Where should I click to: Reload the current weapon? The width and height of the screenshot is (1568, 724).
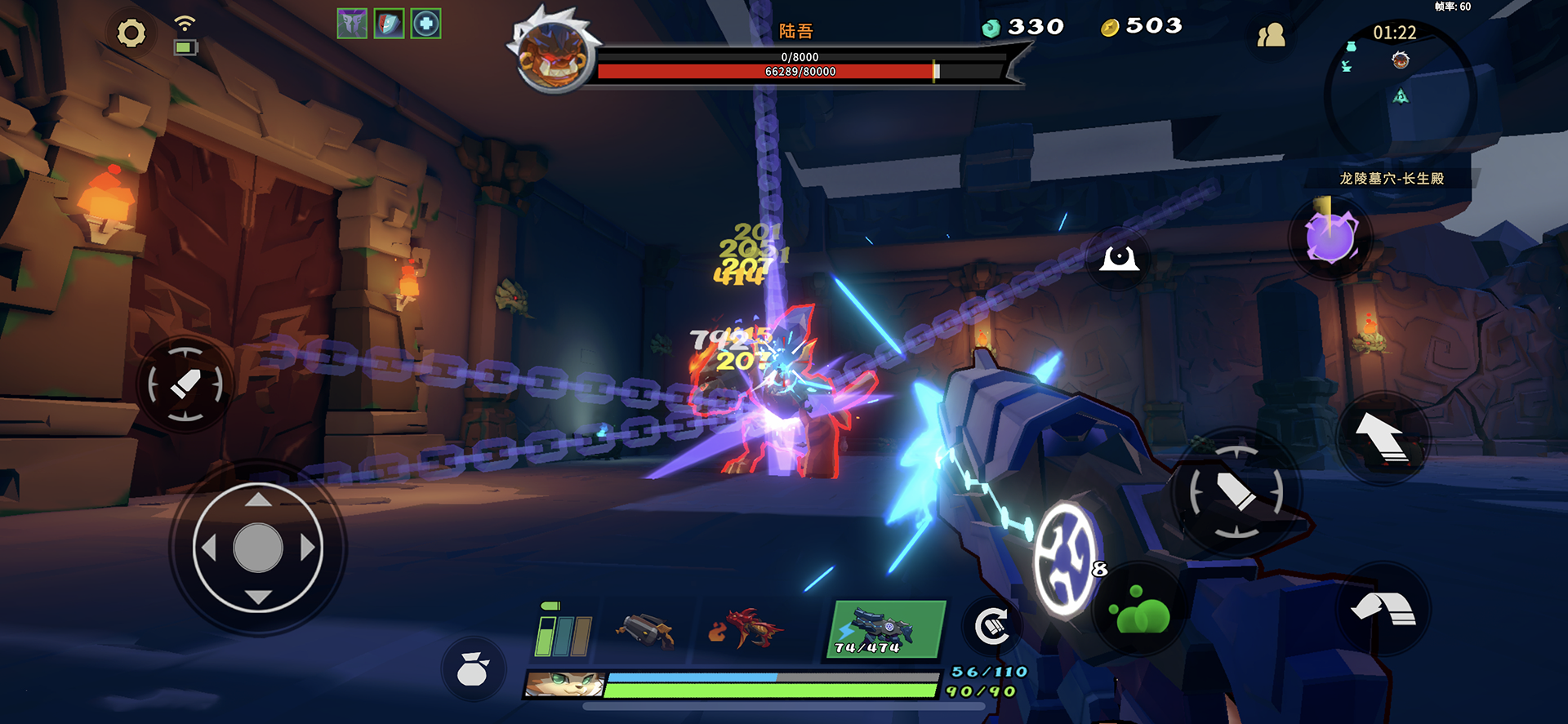point(992,627)
